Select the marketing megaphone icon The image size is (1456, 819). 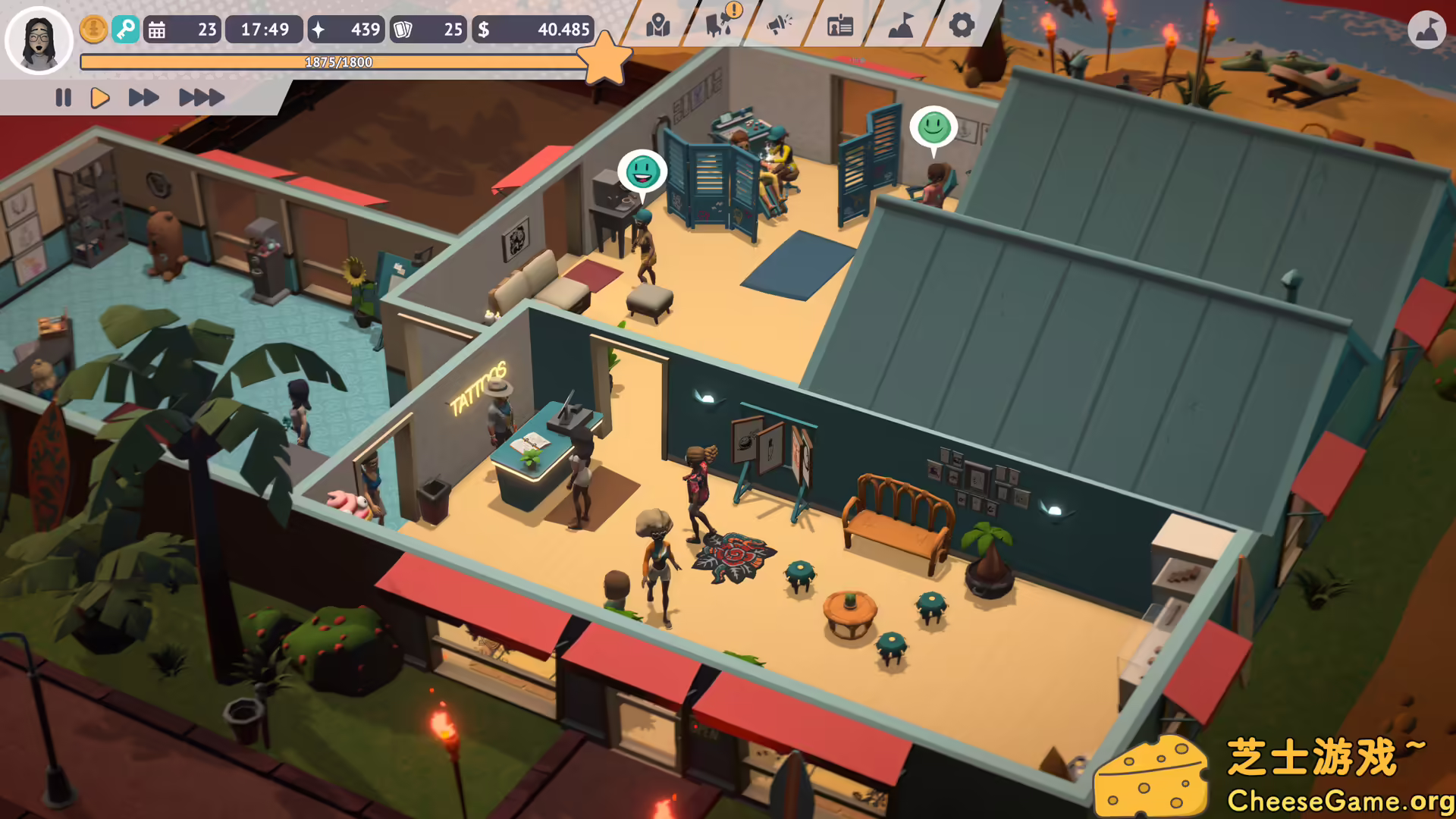780,27
